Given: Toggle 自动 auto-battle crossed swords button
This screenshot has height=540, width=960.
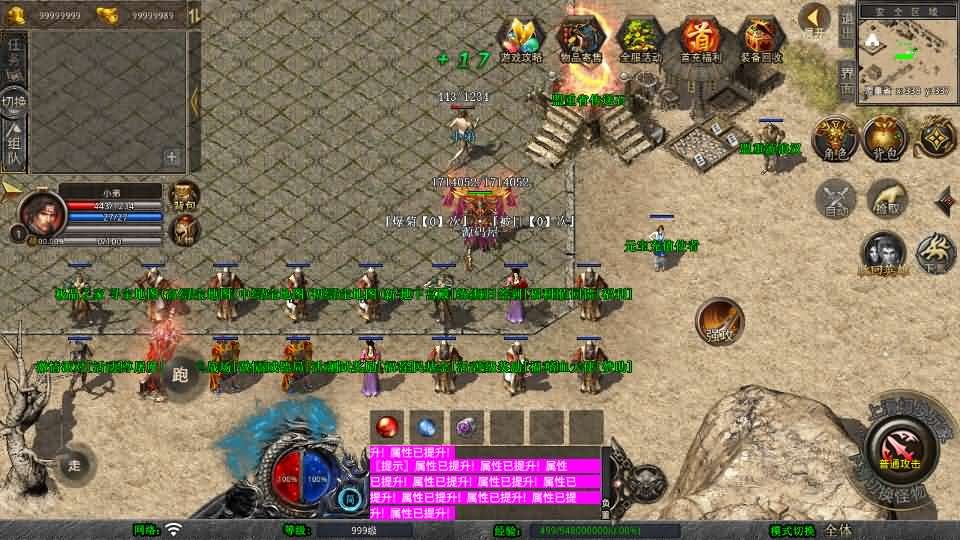Looking at the screenshot, I should 836,199.
